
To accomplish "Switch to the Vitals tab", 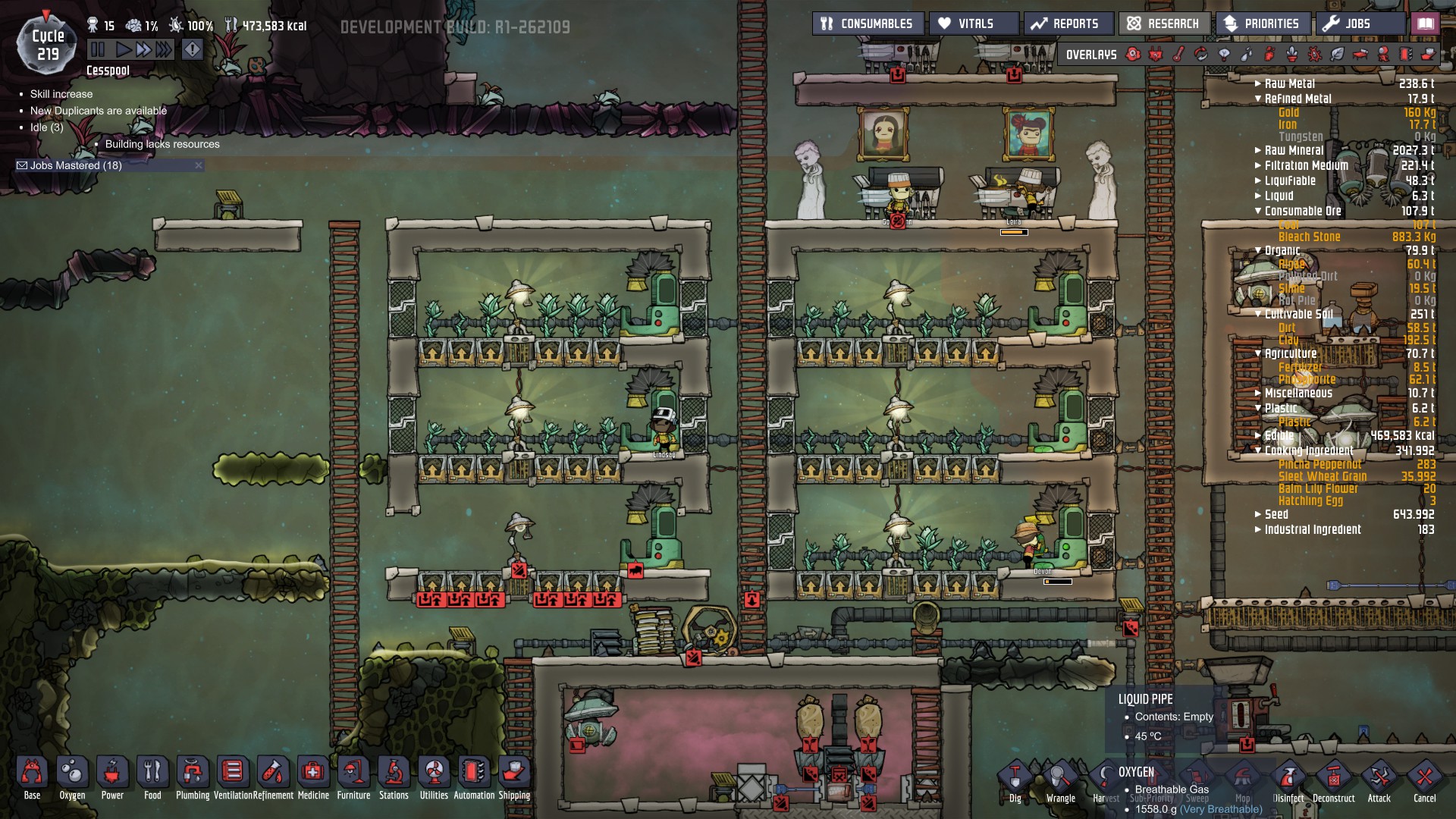I will click(x=974, y=23).
